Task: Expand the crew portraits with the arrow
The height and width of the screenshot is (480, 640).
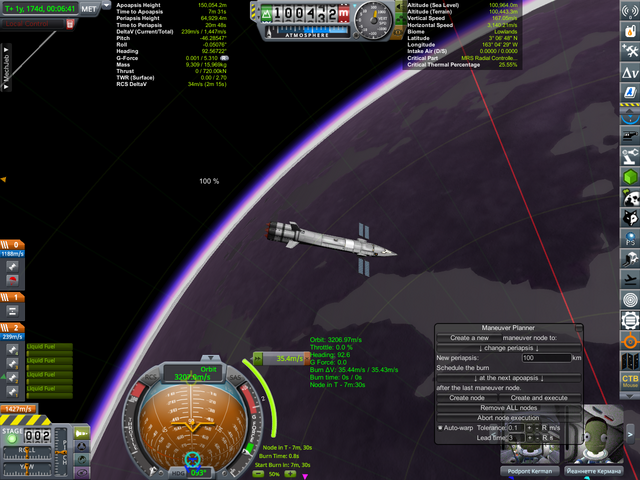Action: coord(631,433)
